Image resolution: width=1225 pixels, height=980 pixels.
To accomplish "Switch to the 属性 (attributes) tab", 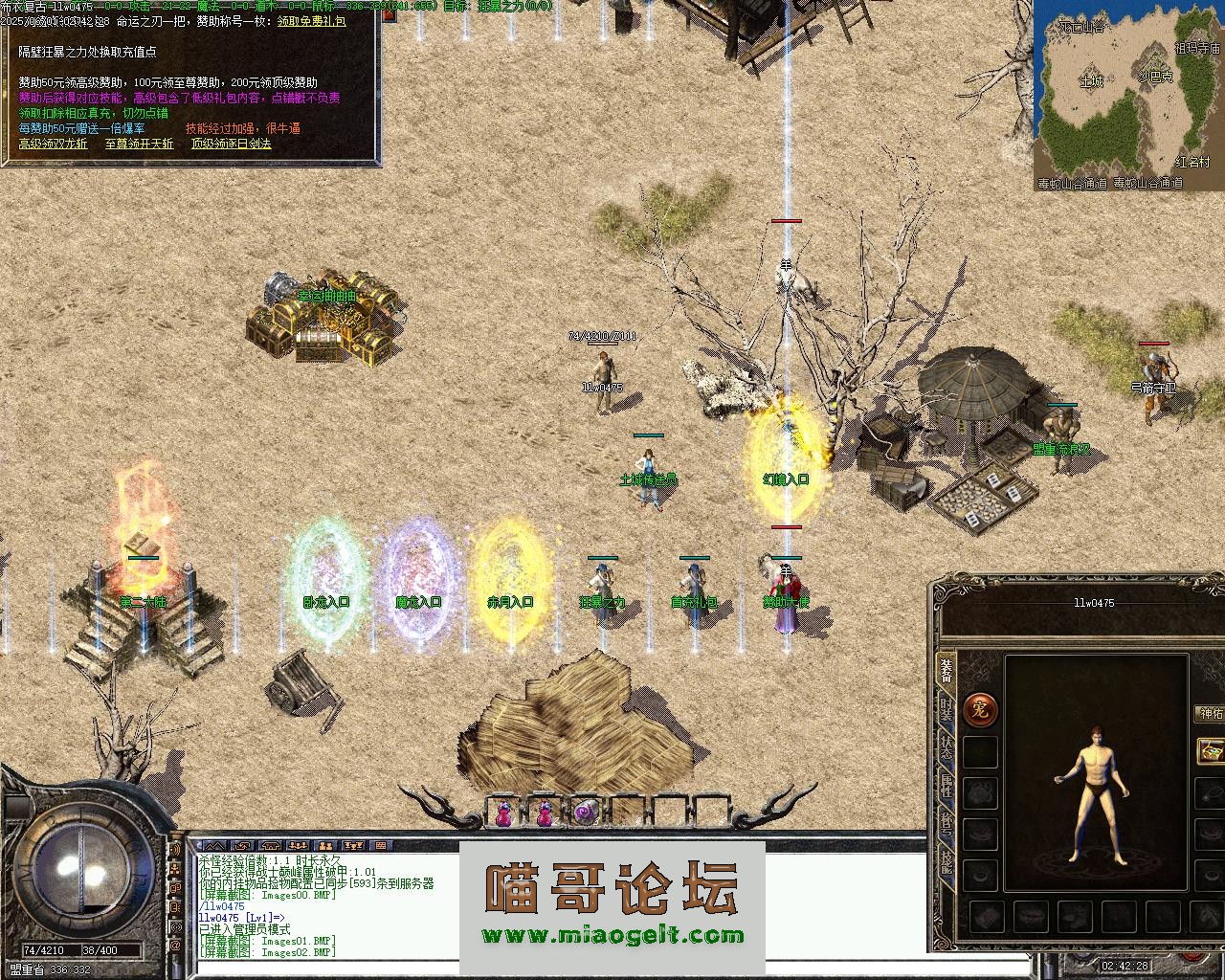I will [946, 787].
